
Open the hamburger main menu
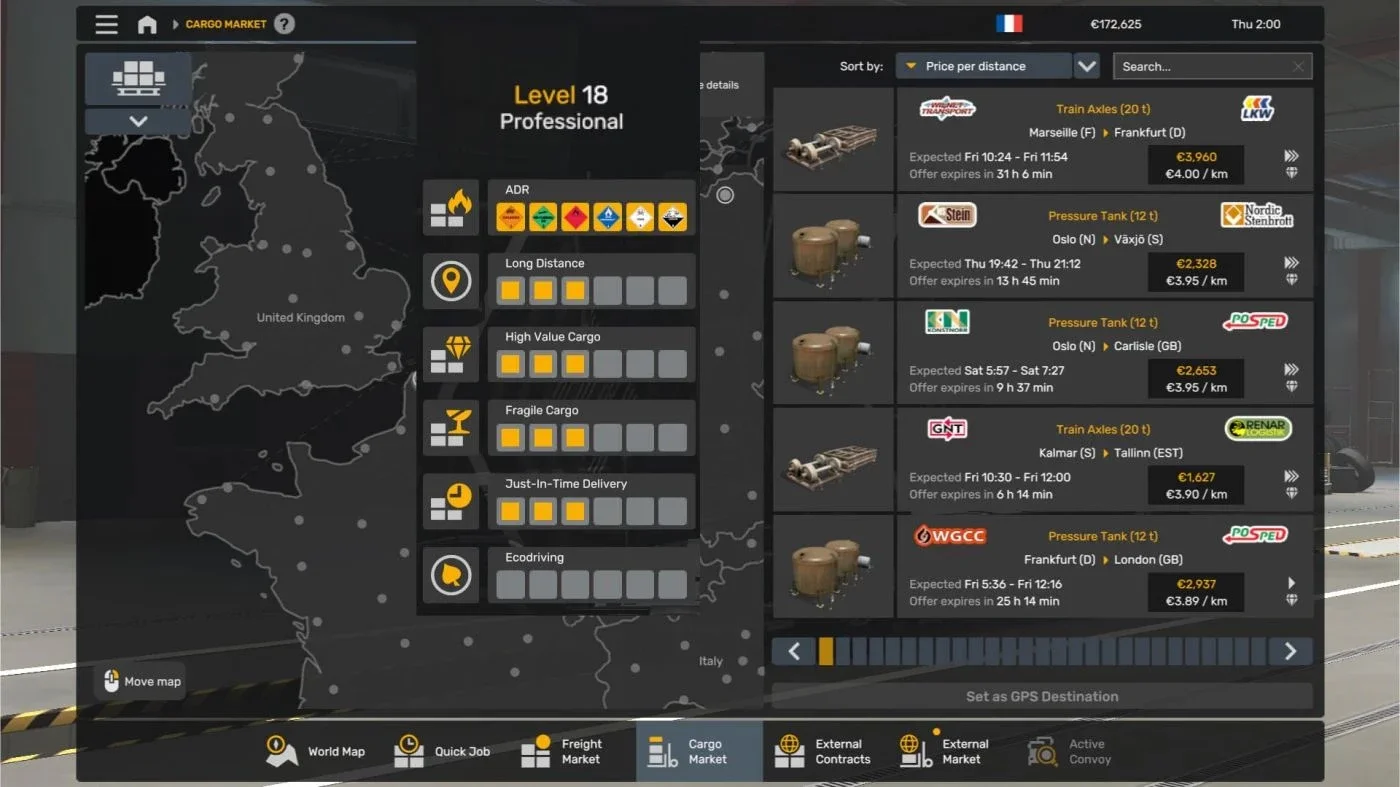(106, 24)
